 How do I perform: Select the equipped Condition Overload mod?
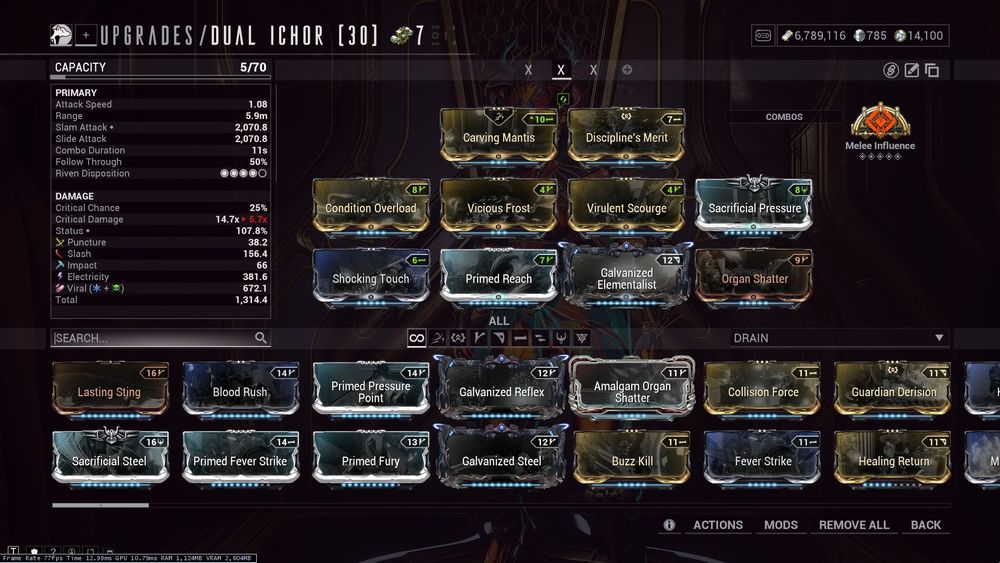(x=371, y=207)
